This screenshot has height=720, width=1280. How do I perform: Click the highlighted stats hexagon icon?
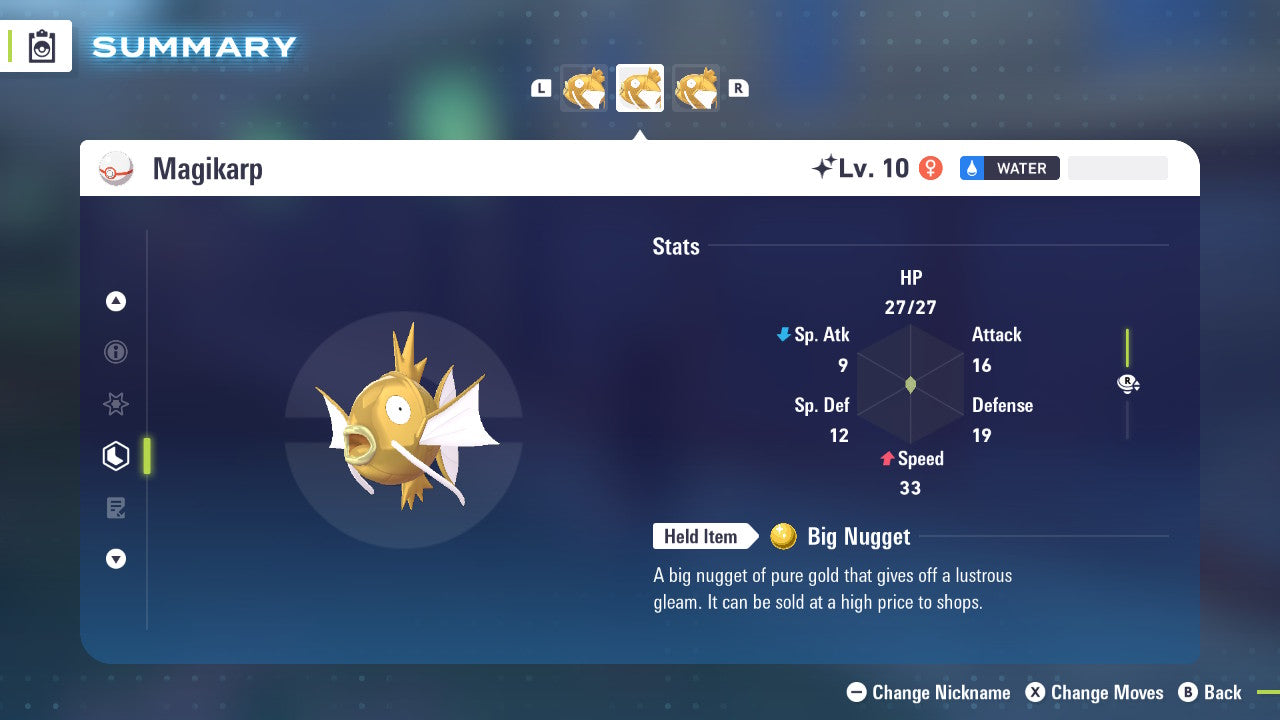click(116, 456)
